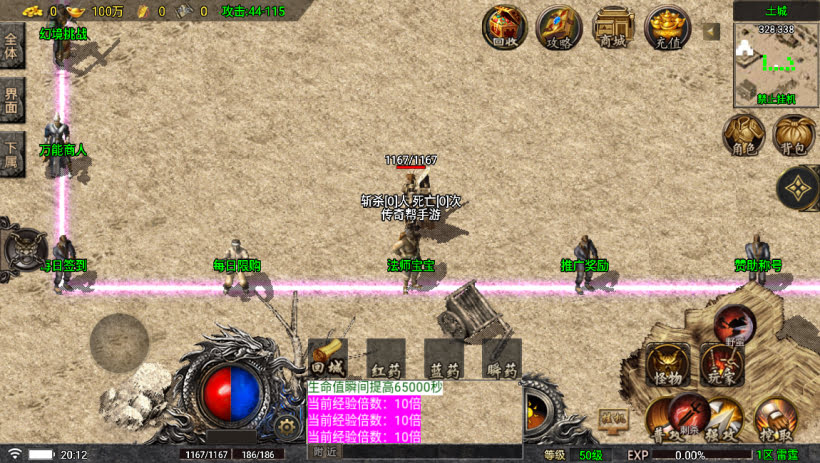This screenshot has height=463, width=820.
Task: Target players with the 玩家 button
Action: (x=720, y=363)
